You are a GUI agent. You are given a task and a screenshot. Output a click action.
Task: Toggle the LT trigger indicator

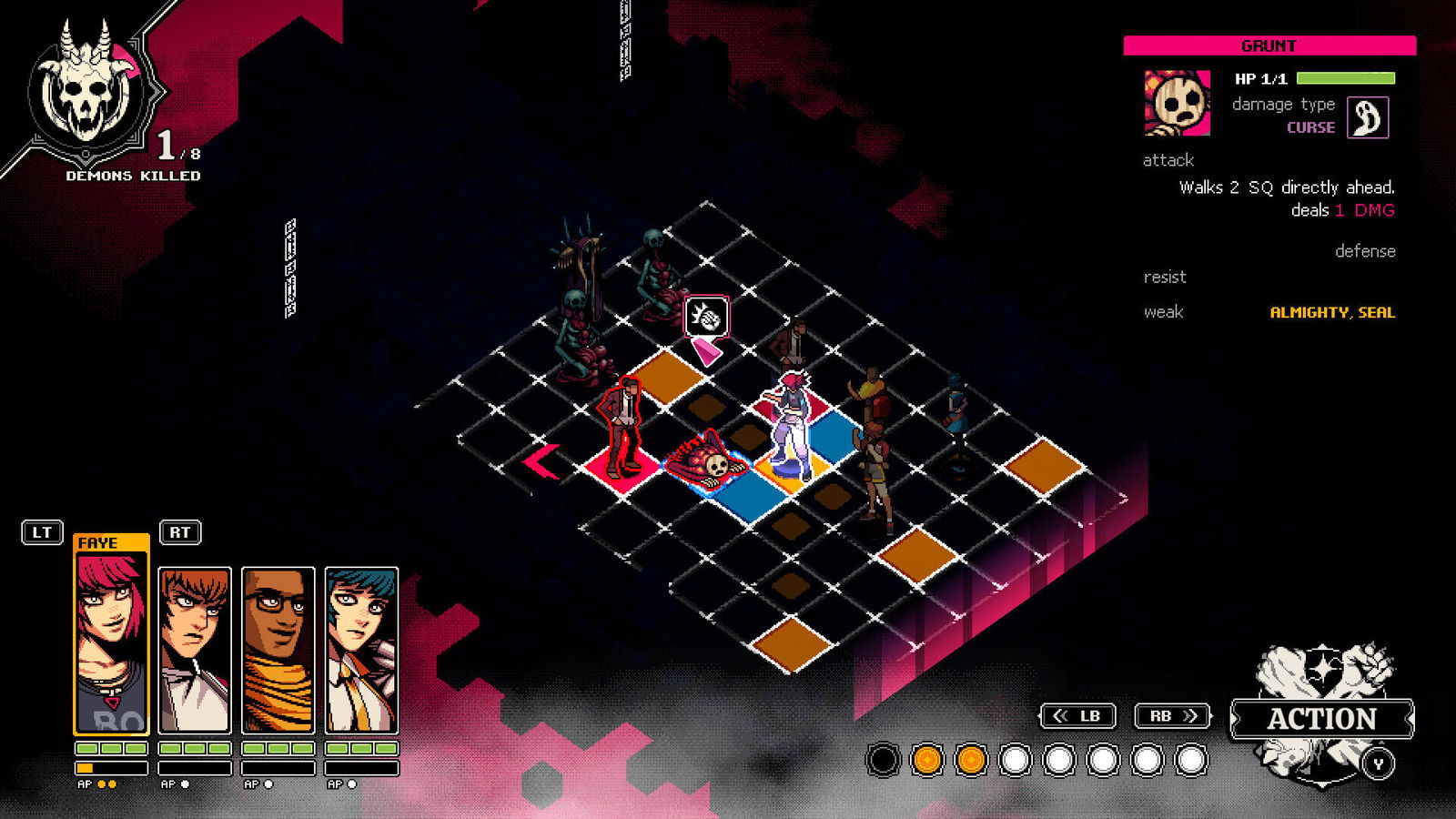tap(40, 532)
